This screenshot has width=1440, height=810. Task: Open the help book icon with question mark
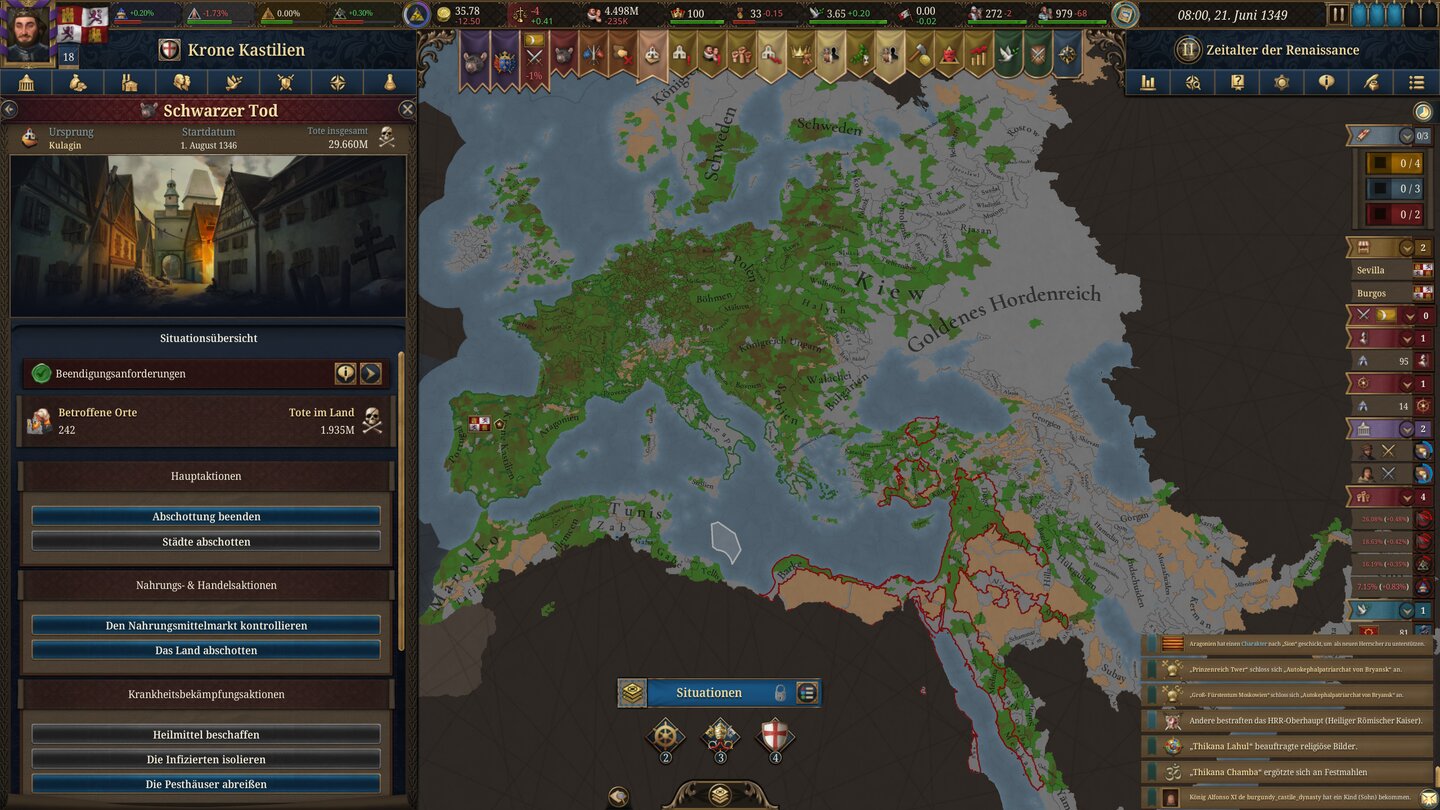1239,85
